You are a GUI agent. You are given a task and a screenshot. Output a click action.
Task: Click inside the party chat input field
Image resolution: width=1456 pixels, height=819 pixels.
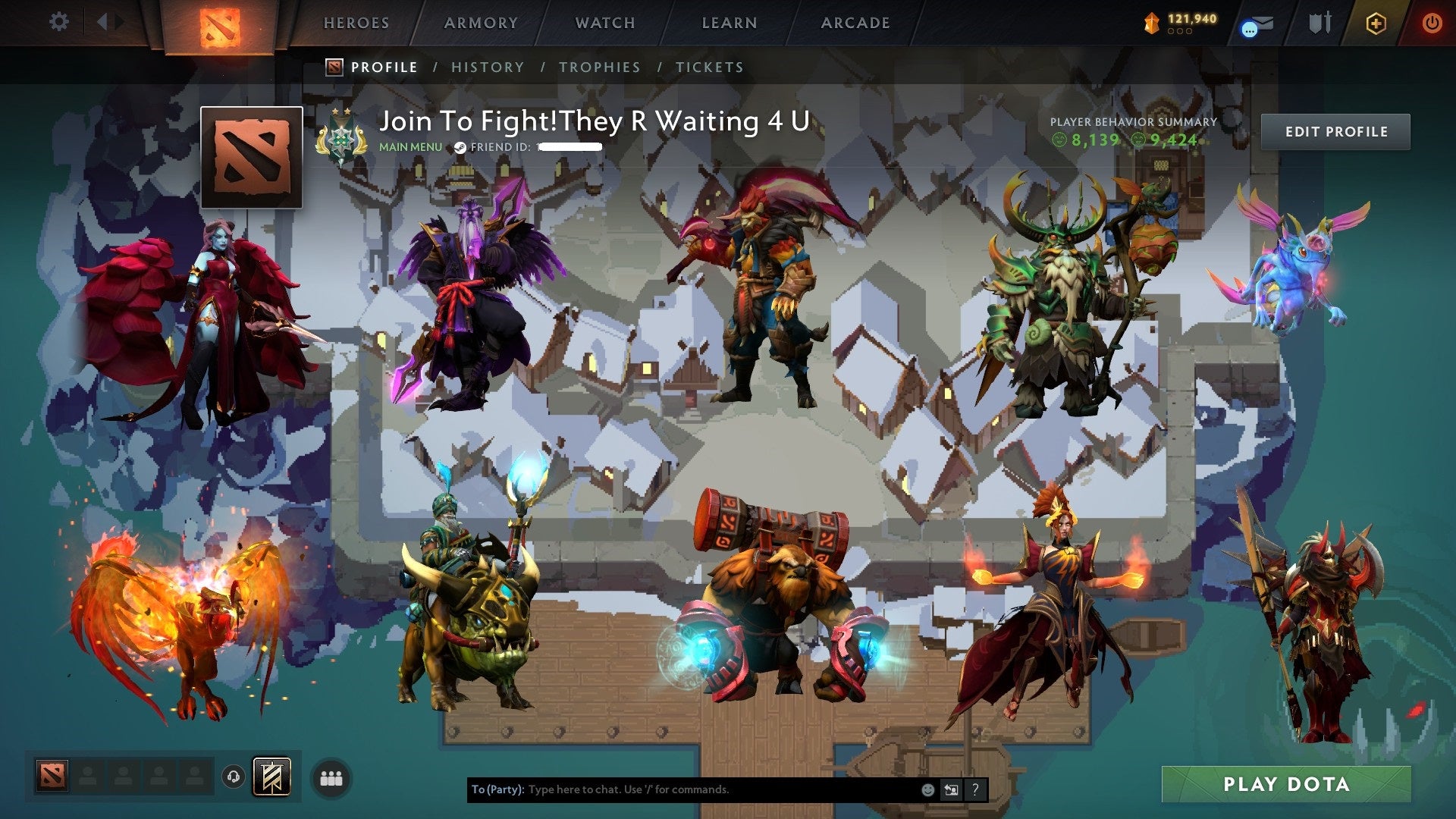coord(682,789)
